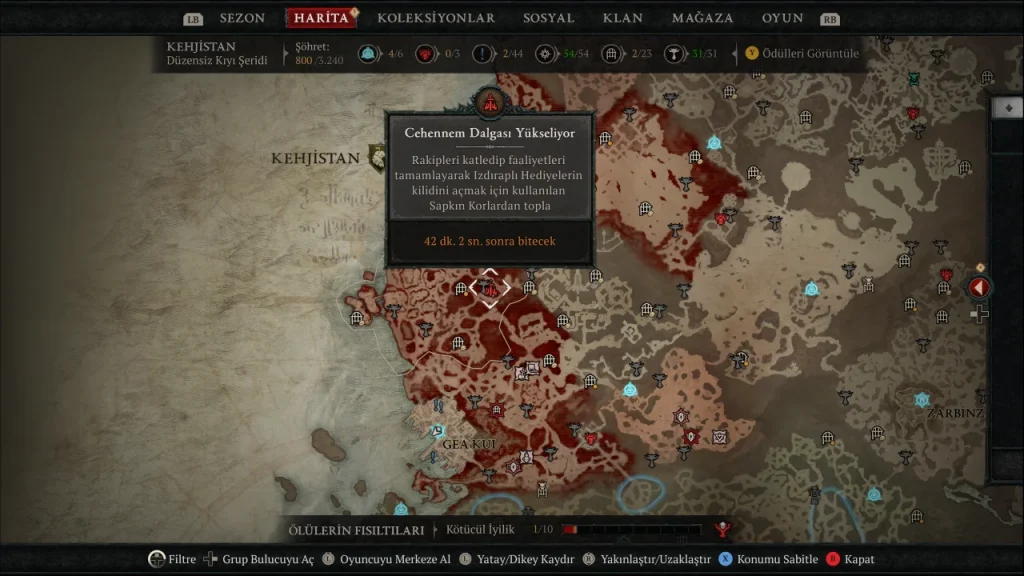Click the Zarbinz town label on the map
Viewport: 1024px width, 576px height.
(955, 412)
